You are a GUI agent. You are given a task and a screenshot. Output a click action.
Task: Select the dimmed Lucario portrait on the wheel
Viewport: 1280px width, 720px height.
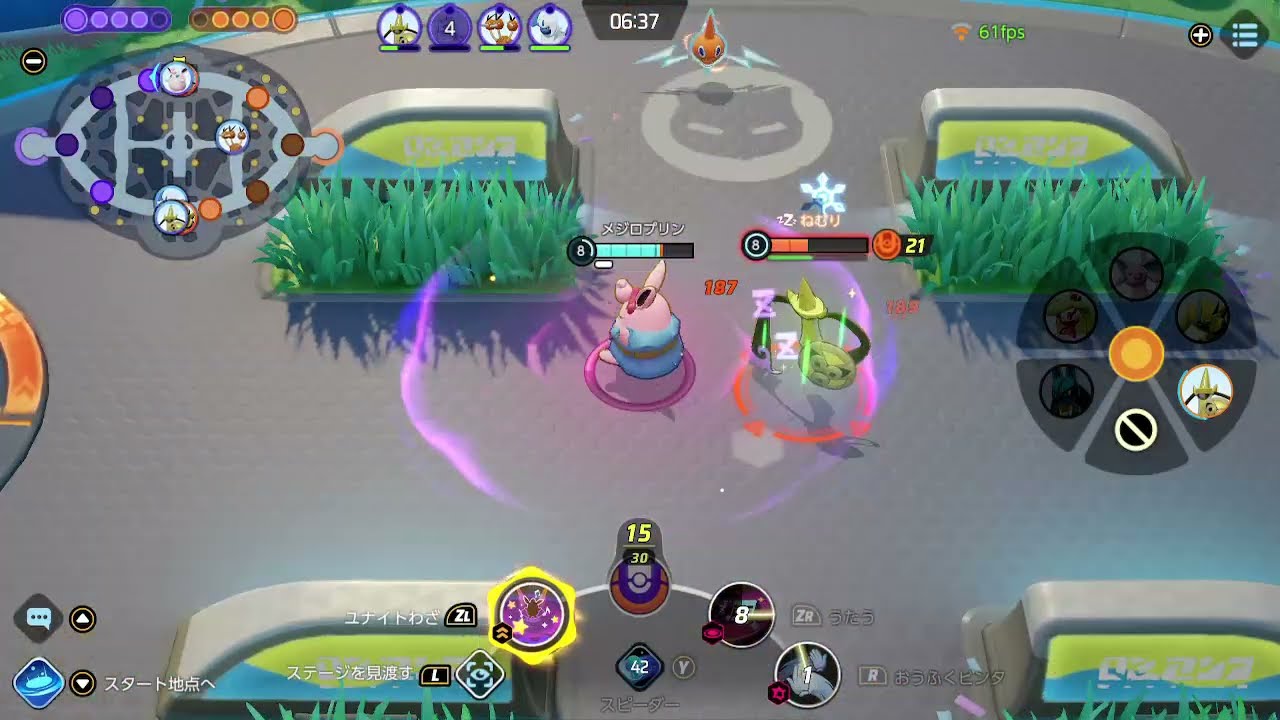coord(1066,390)
